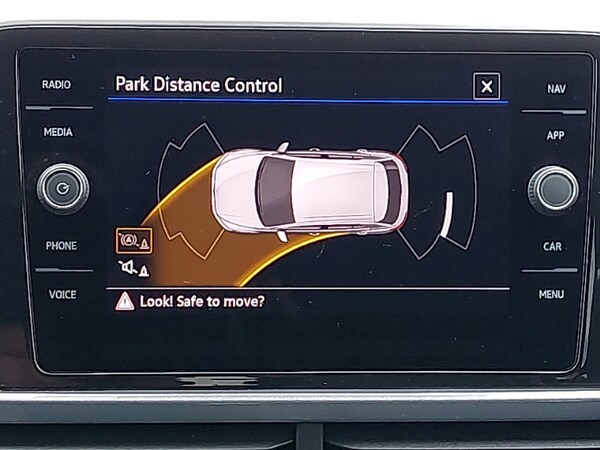The height and width of the screenshot is (450, 600).
Task: Toggle the orange manoeuvre braking icon
Action: pos(133,240)
